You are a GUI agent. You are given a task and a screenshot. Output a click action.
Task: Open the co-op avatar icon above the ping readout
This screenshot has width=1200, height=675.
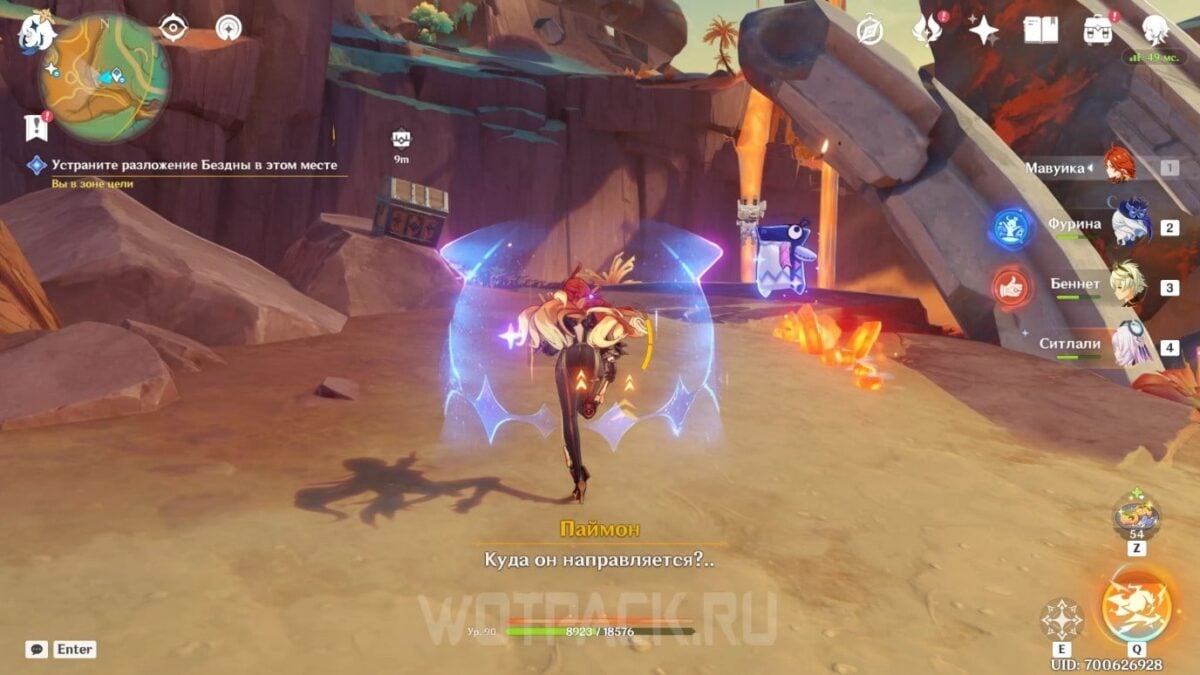pyautogui.click(x=1155, y=30)
